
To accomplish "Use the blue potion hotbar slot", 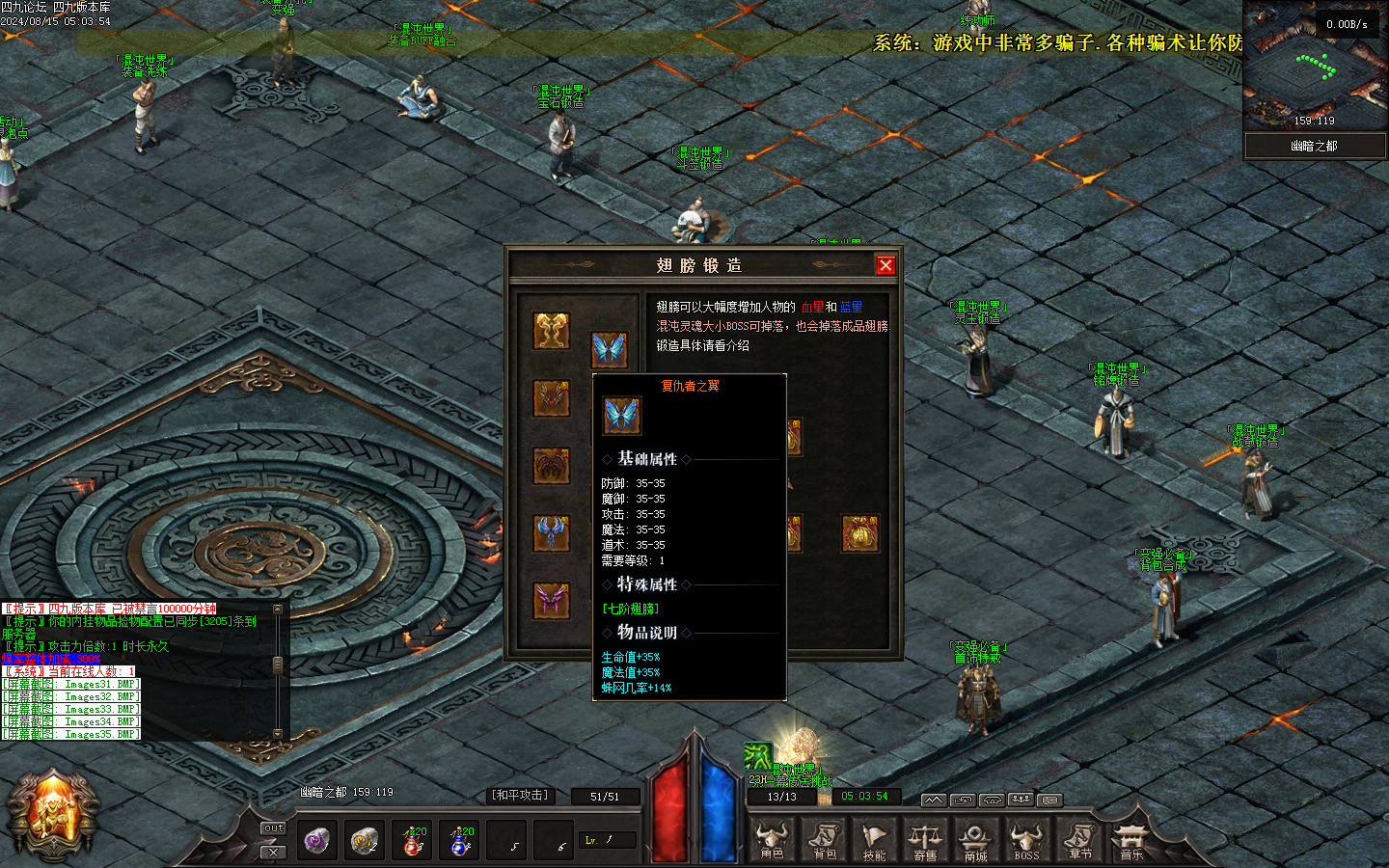I will pos(461,840).
